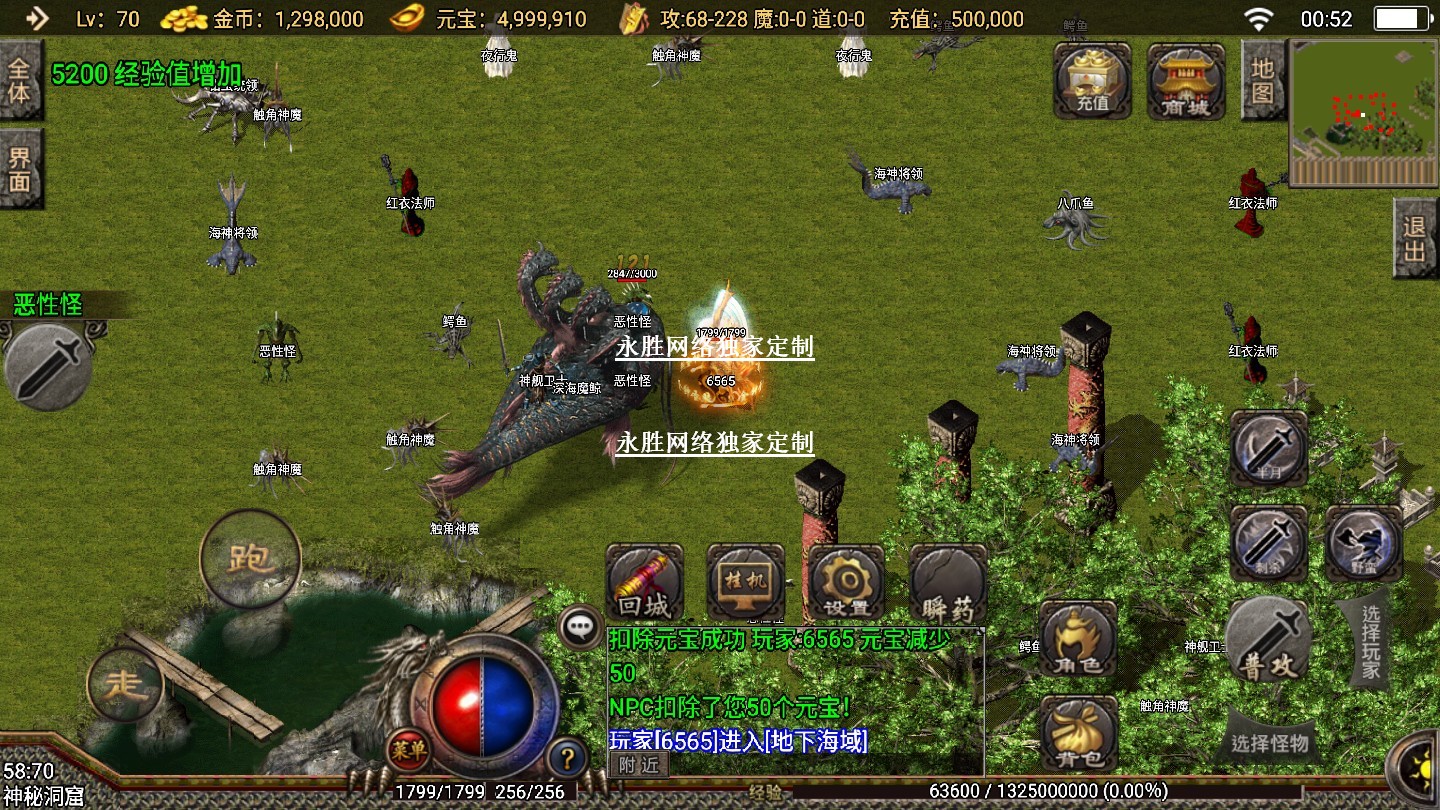Open the 设置 settings gear
Viewport: 1440px width, 810px height.
tap(846, 583)
